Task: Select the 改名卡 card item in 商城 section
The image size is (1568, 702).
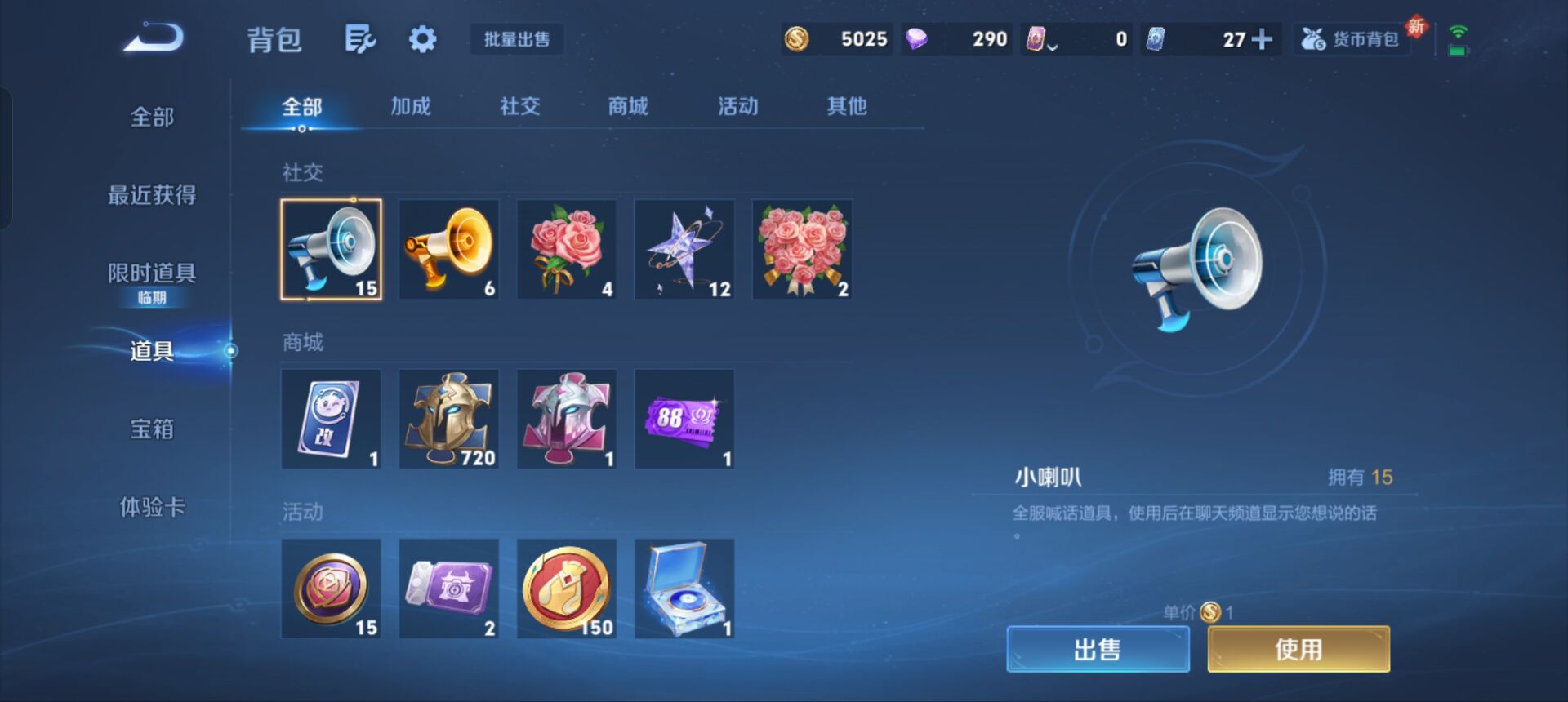Action: pyautogui.click(x=331, y=419)
